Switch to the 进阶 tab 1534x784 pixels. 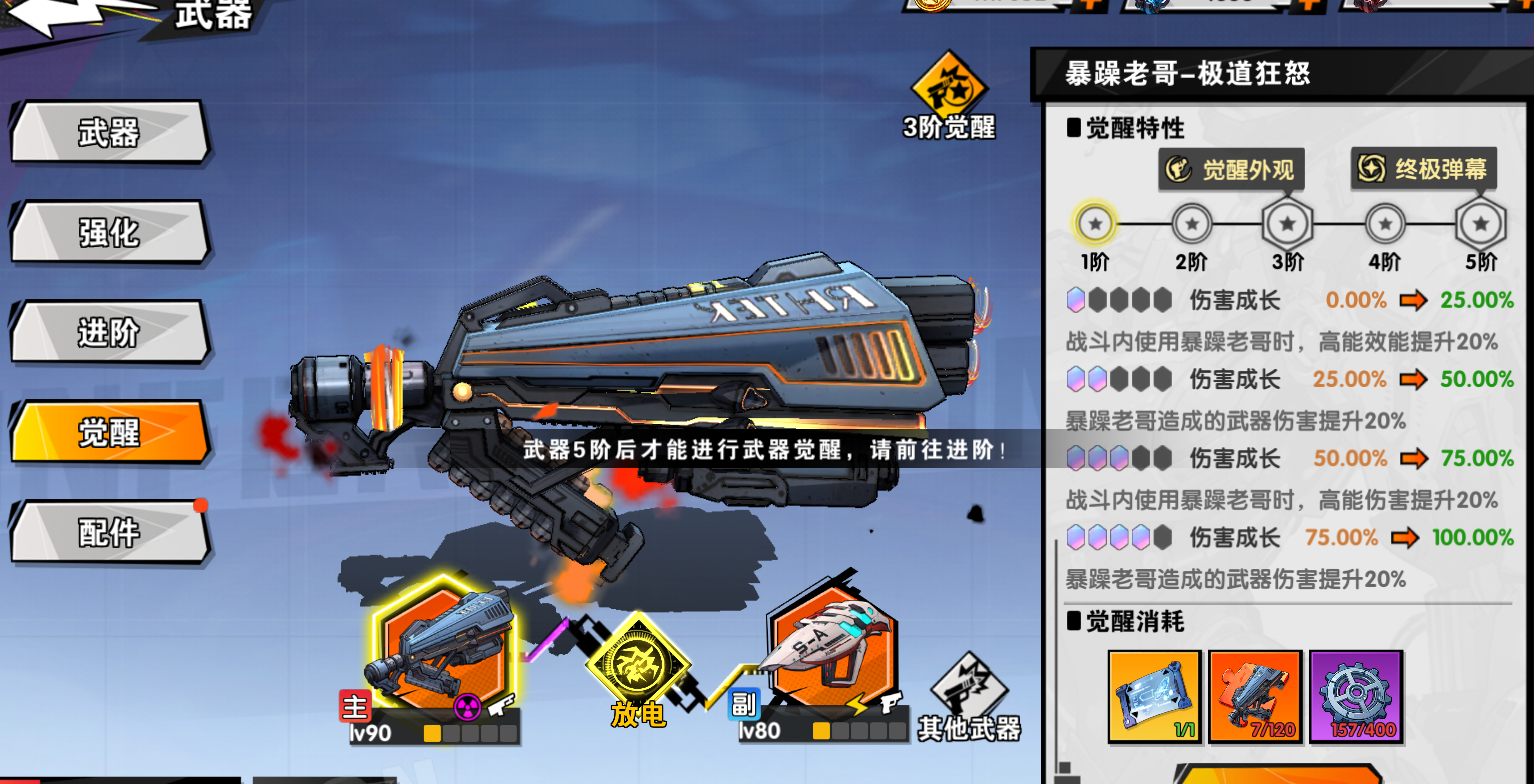pyautogui.click(x=110, y=332)
